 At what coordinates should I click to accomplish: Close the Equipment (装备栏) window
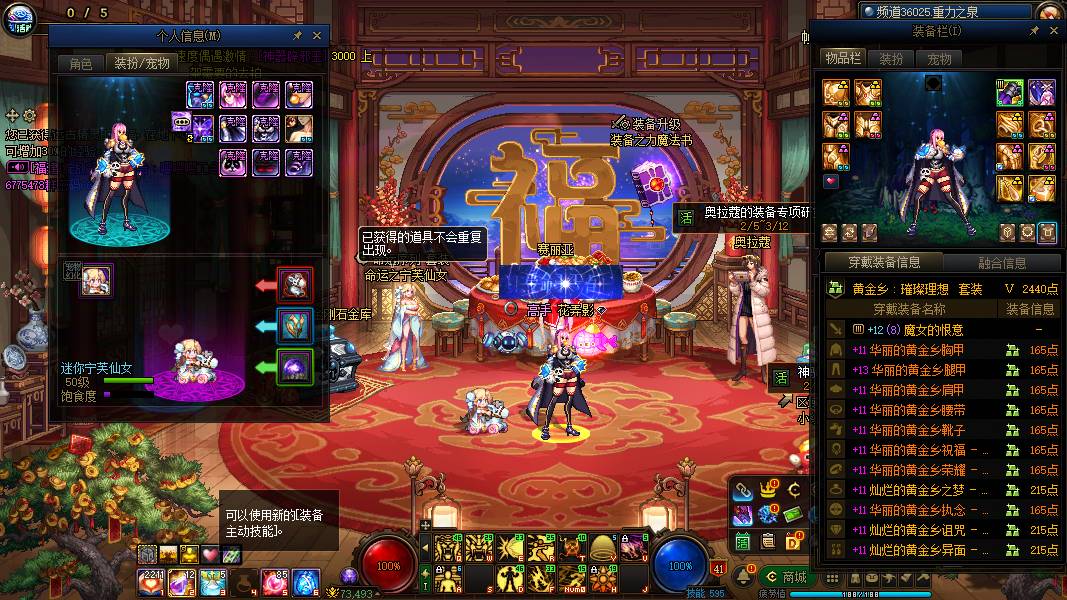pyautogui.click(x=1052, y=31)
